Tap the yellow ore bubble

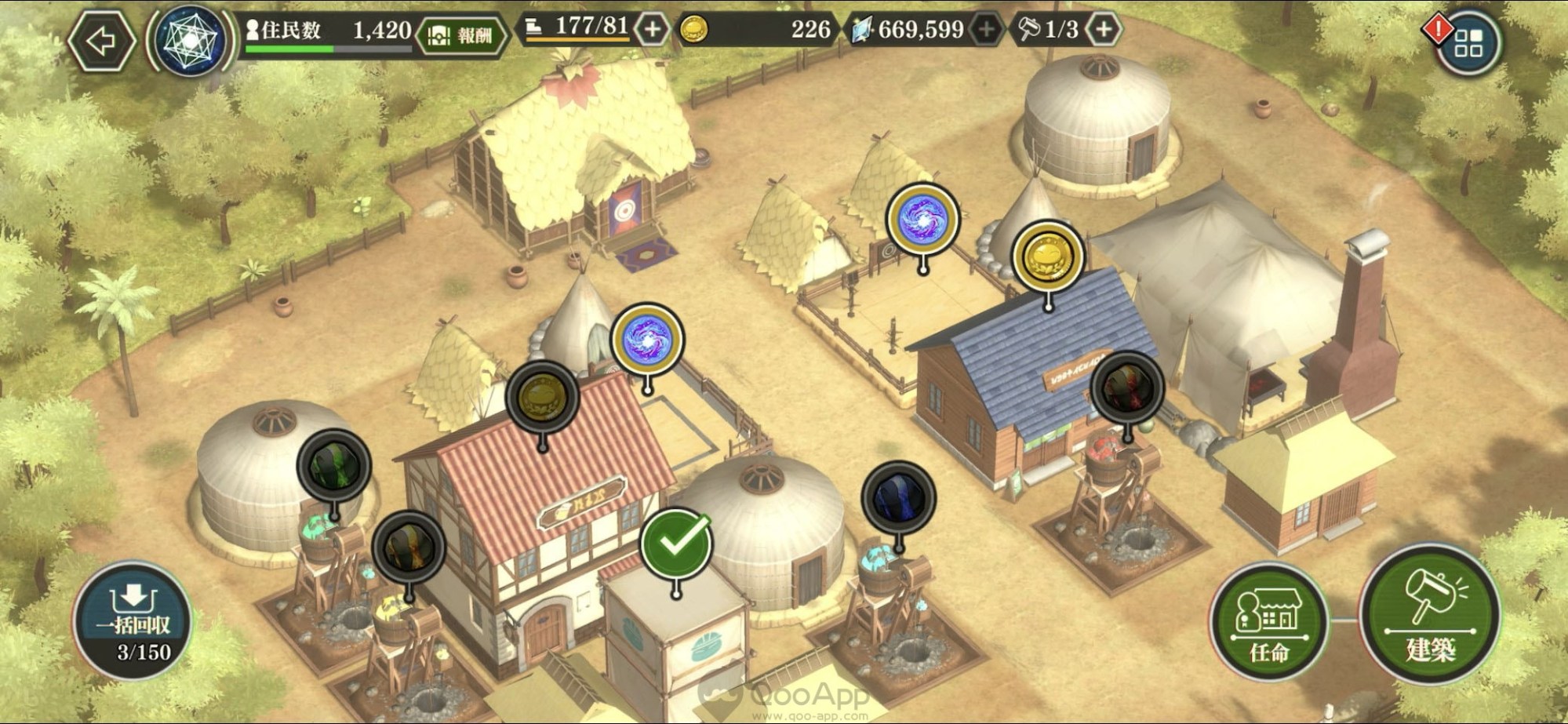408,547
